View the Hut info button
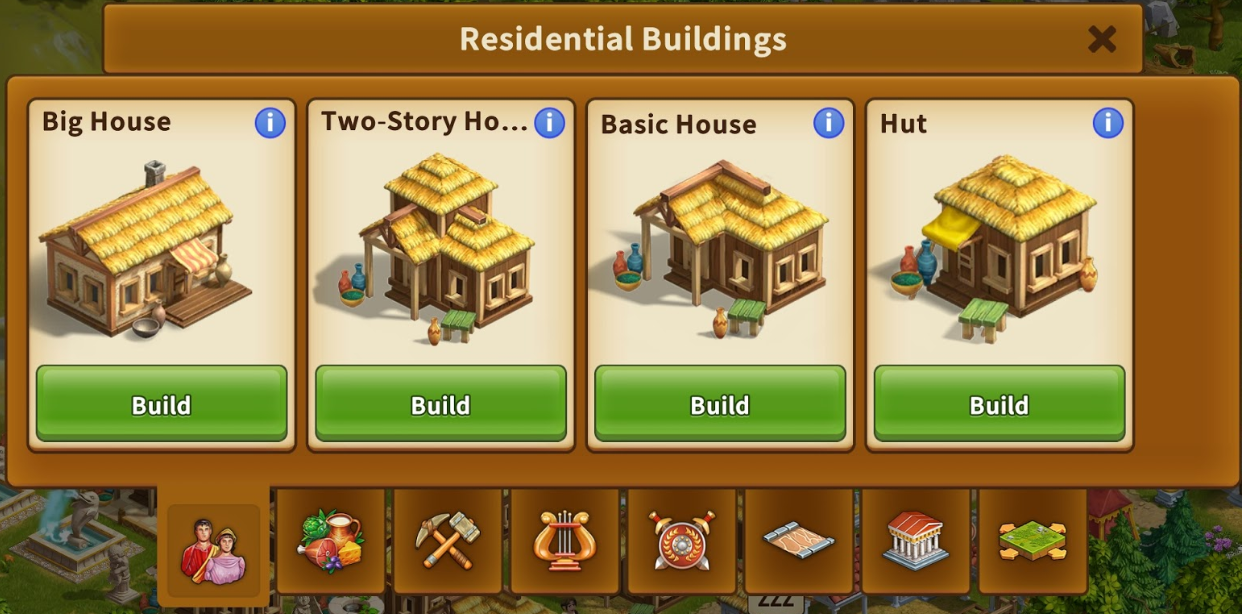1242x614 pixels. pyautogui.click(x=1107, y=123)
